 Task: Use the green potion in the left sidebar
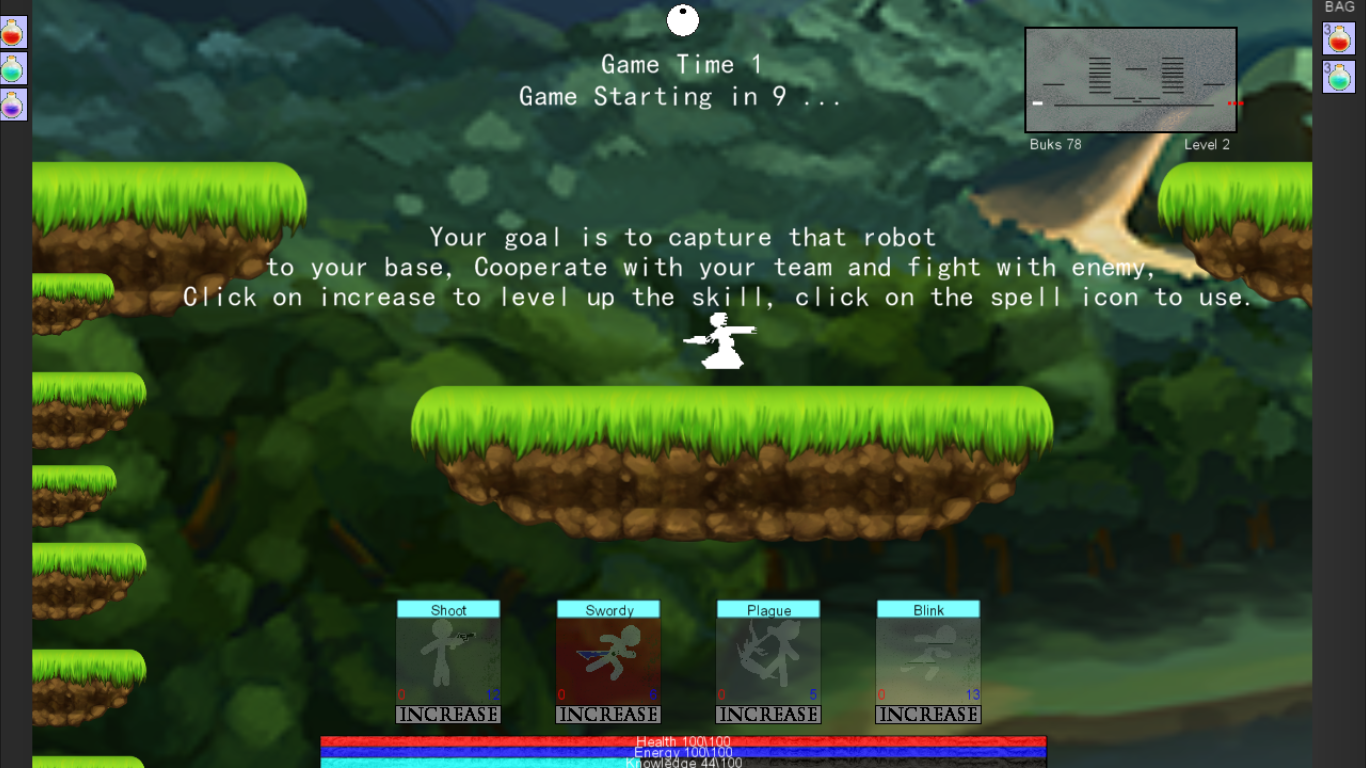pos(11,67)
